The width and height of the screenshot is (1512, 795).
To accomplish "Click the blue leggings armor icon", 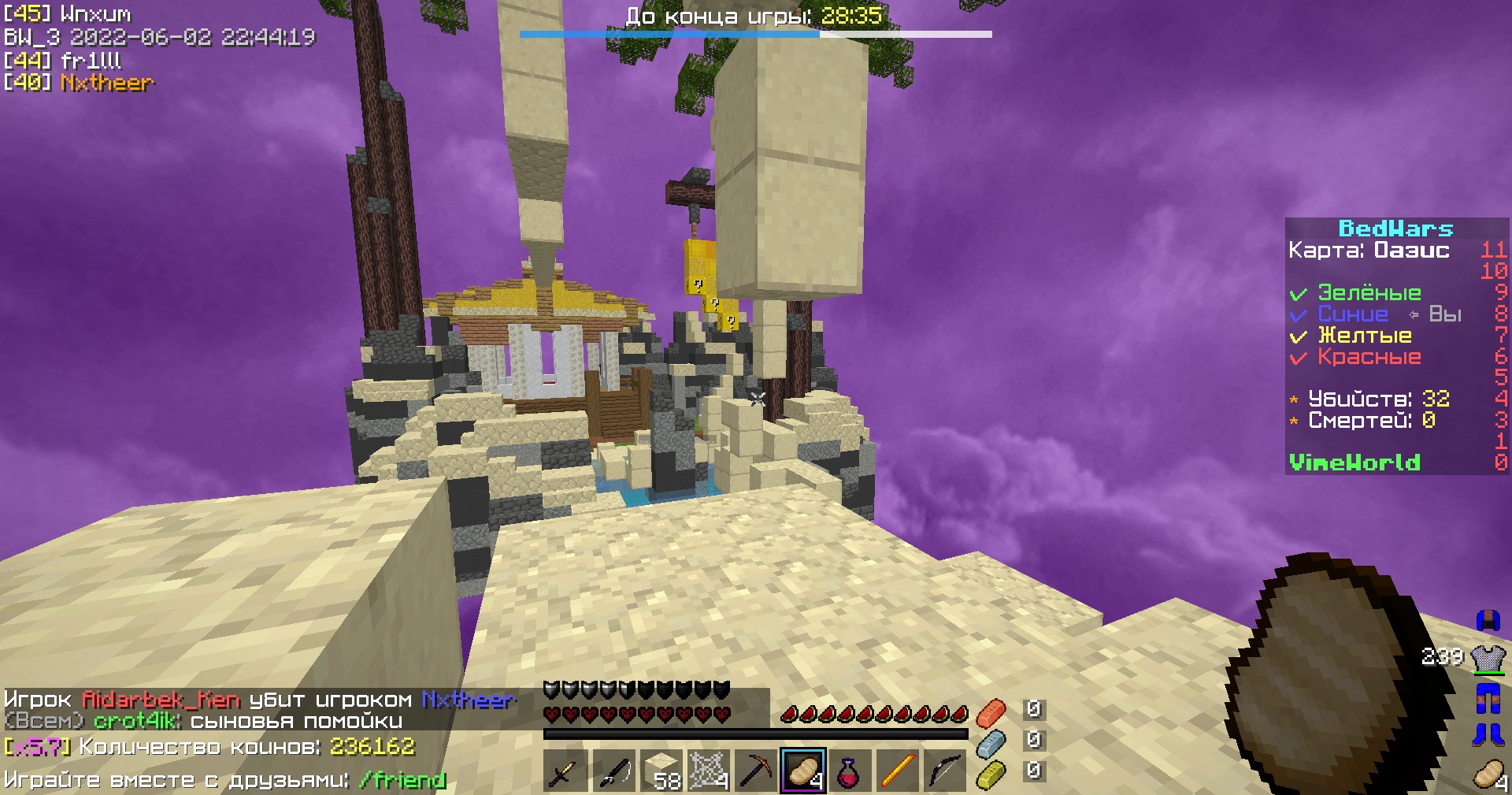I will (x=1488, y=697).
